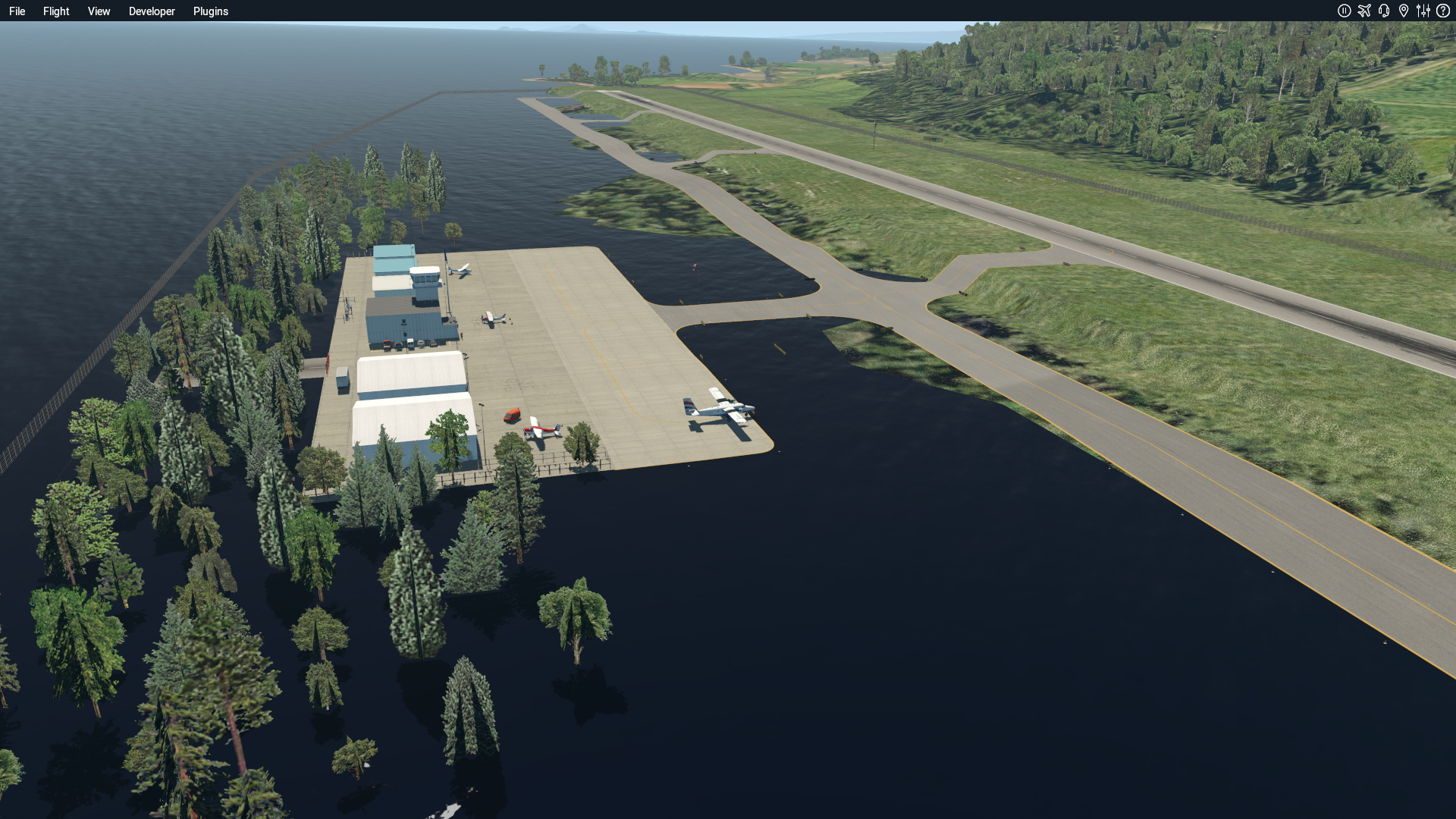
Task: Open the Flight menu
Action: 56,11
